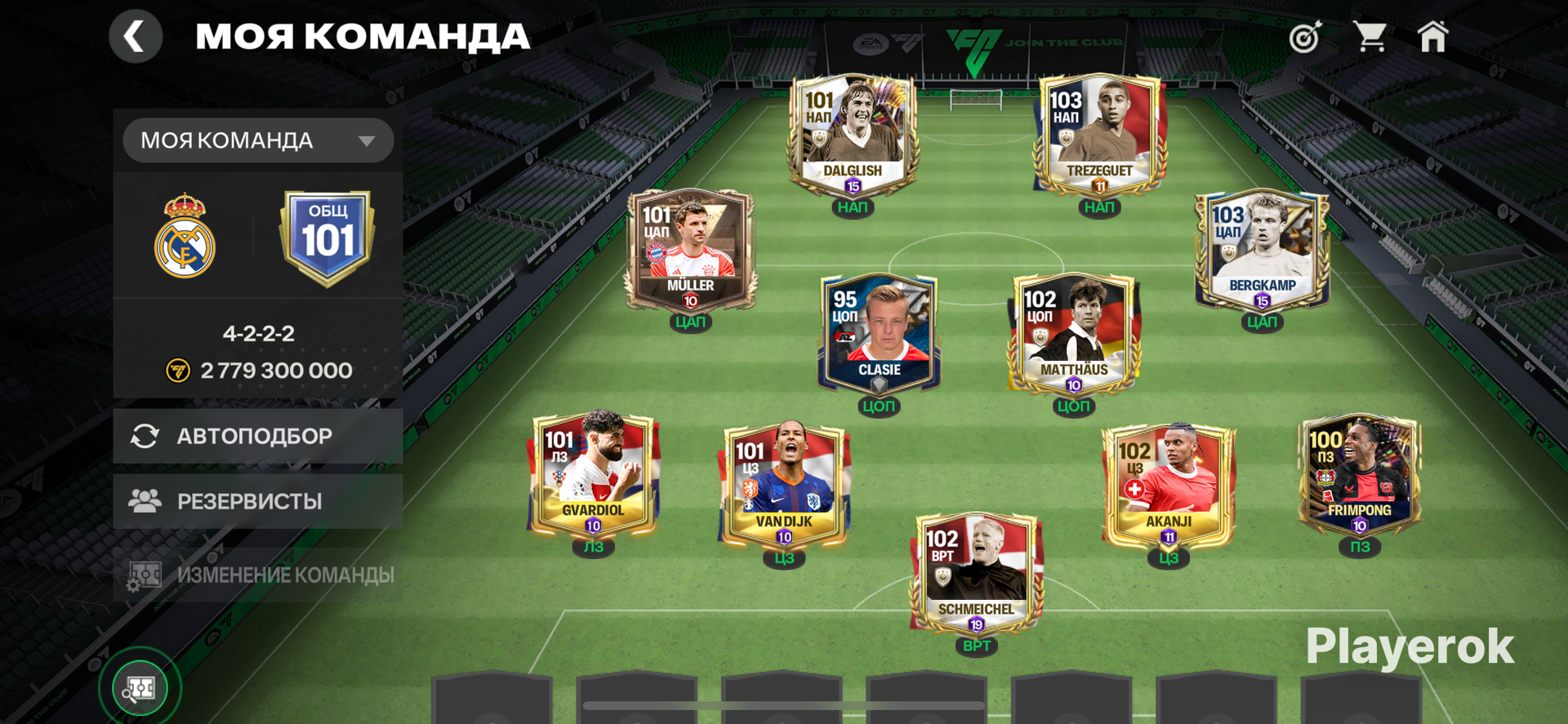
Task: Open the formation search round button
Action: tap(140, 689)
